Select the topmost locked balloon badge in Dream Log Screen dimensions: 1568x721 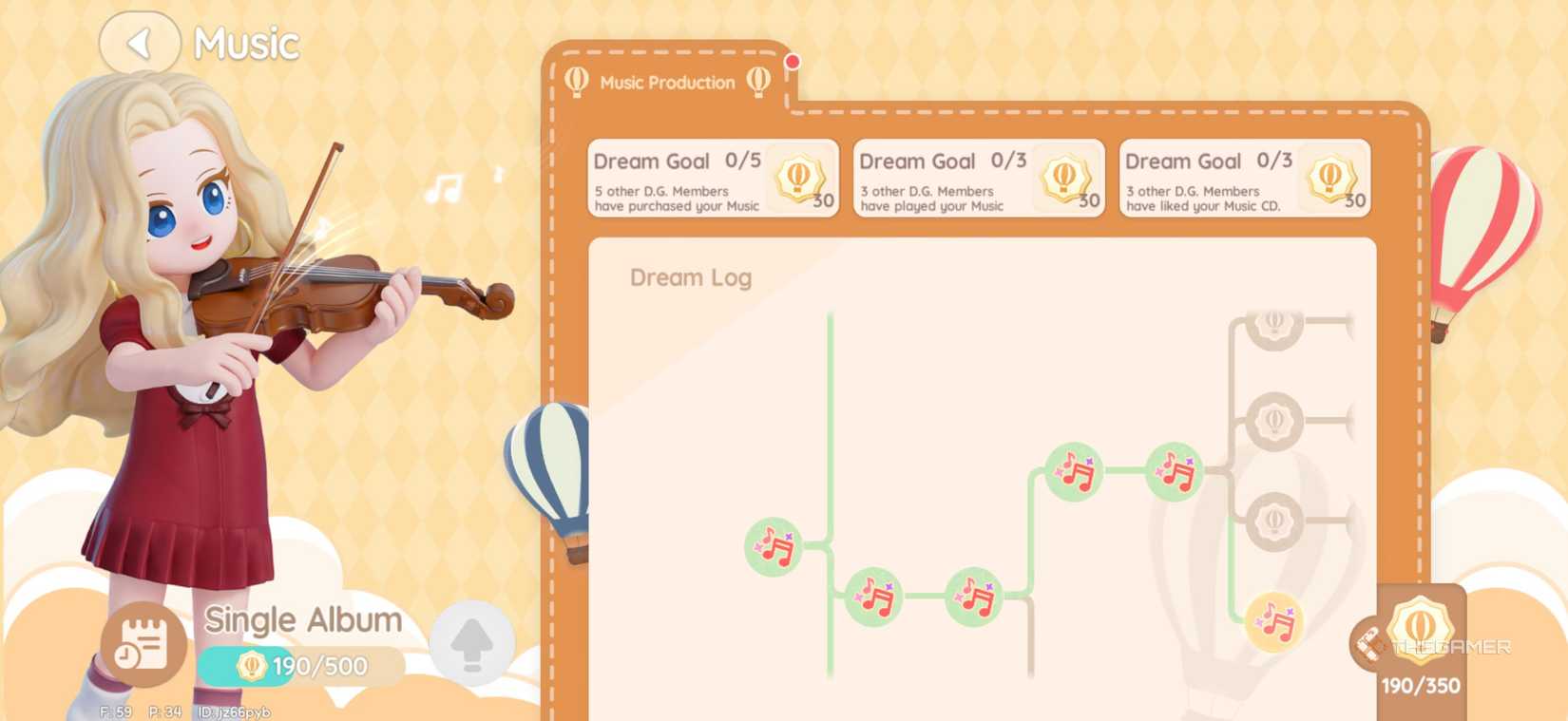1274,325
